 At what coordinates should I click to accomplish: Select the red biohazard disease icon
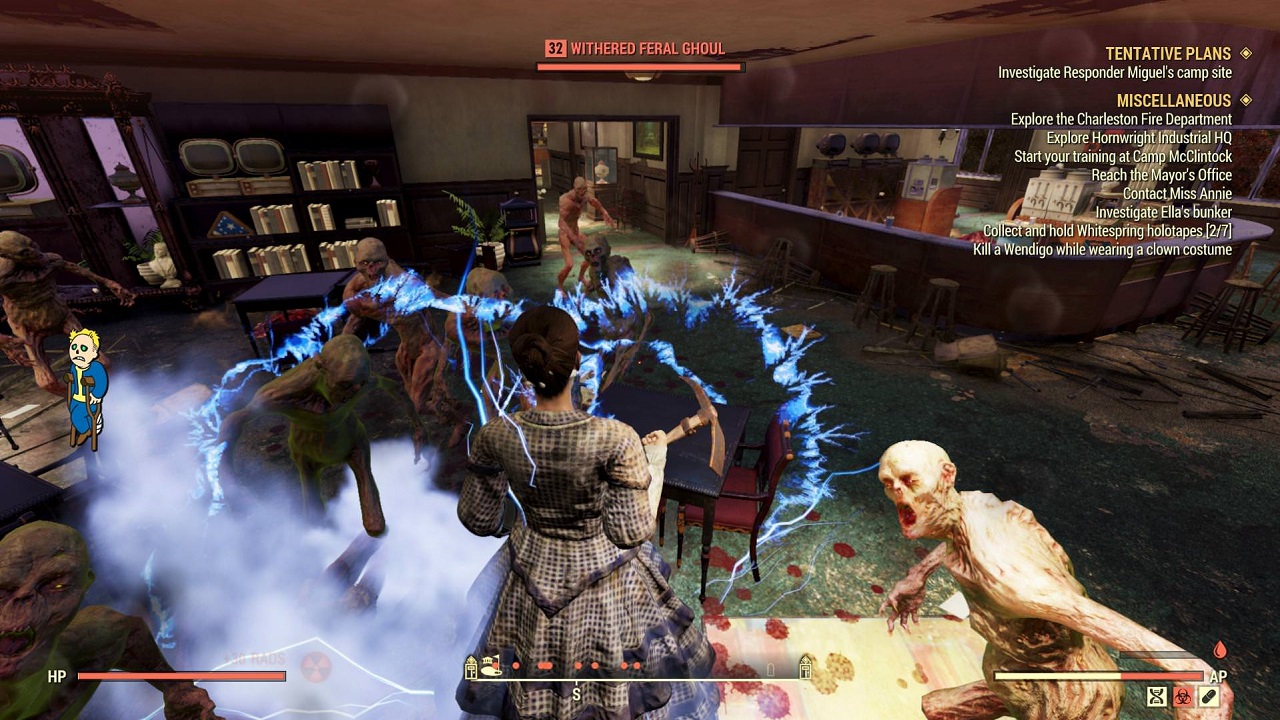tap(1183, 697)
